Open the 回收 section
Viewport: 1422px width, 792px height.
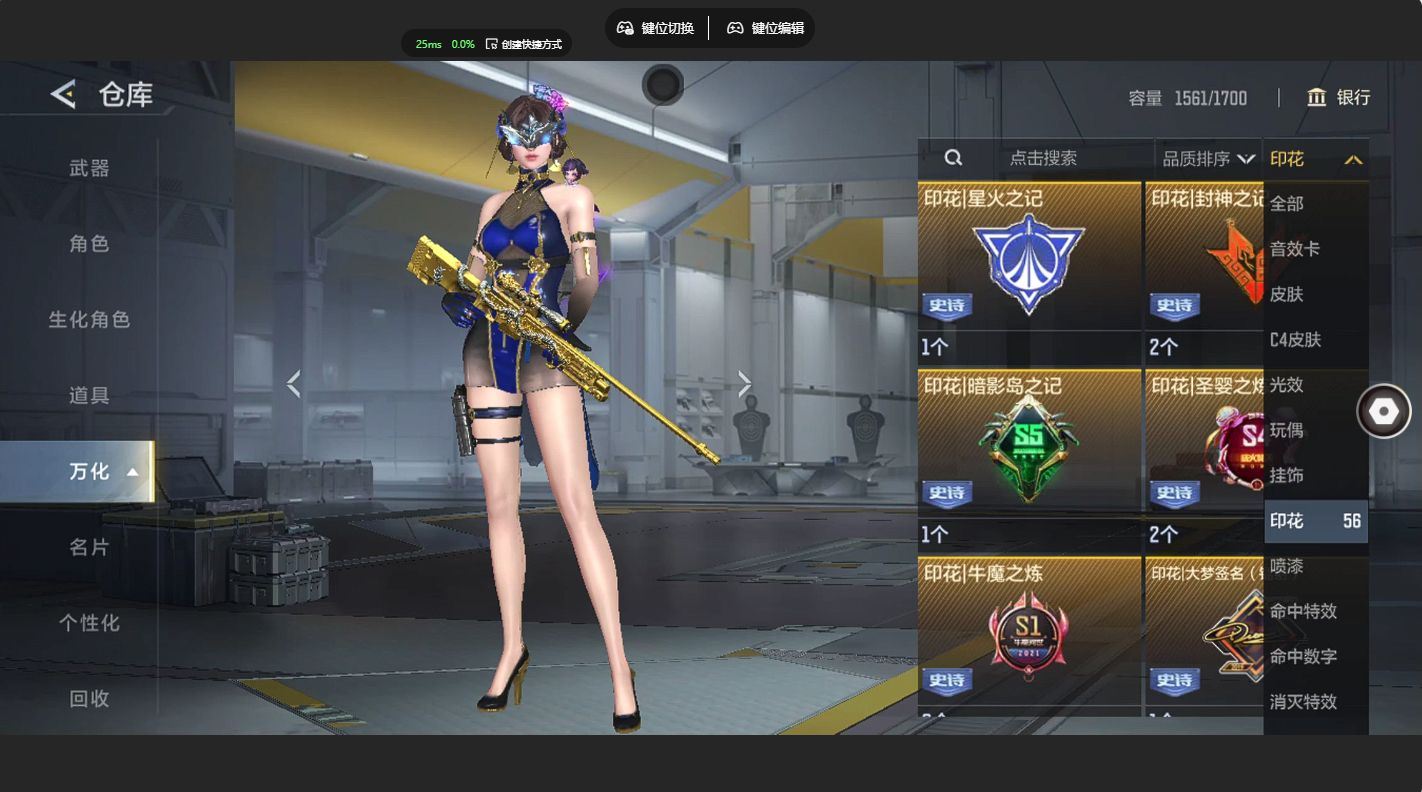(x=89, y=699)
